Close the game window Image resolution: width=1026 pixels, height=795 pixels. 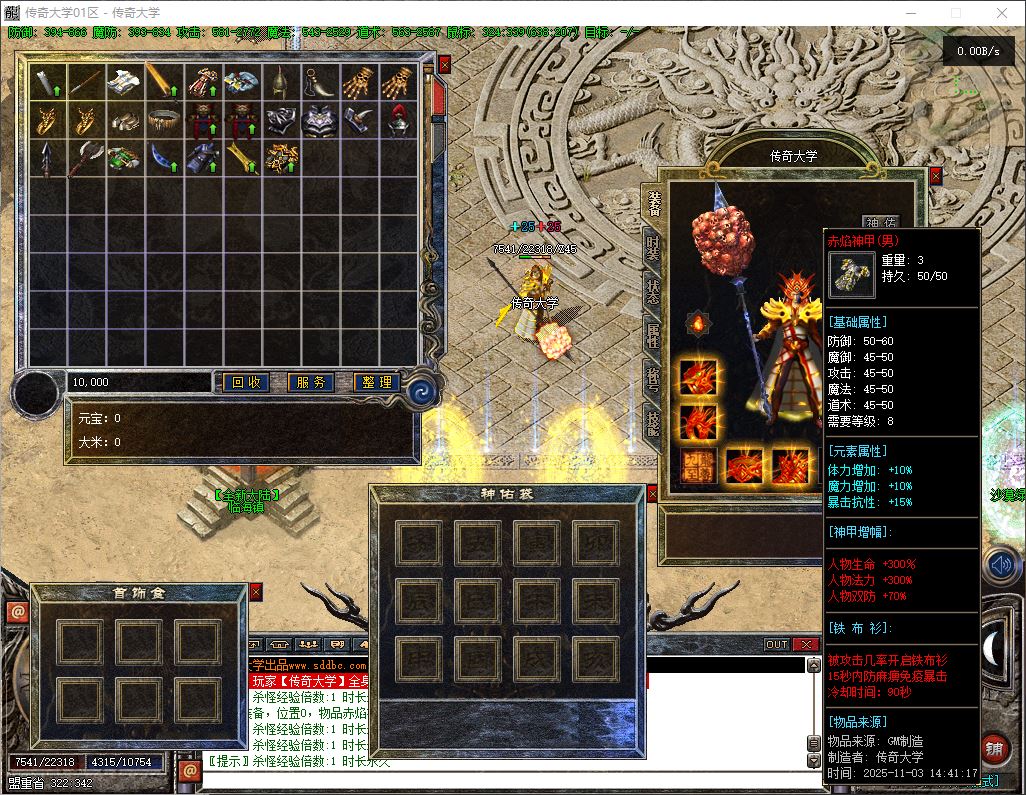1003,14
